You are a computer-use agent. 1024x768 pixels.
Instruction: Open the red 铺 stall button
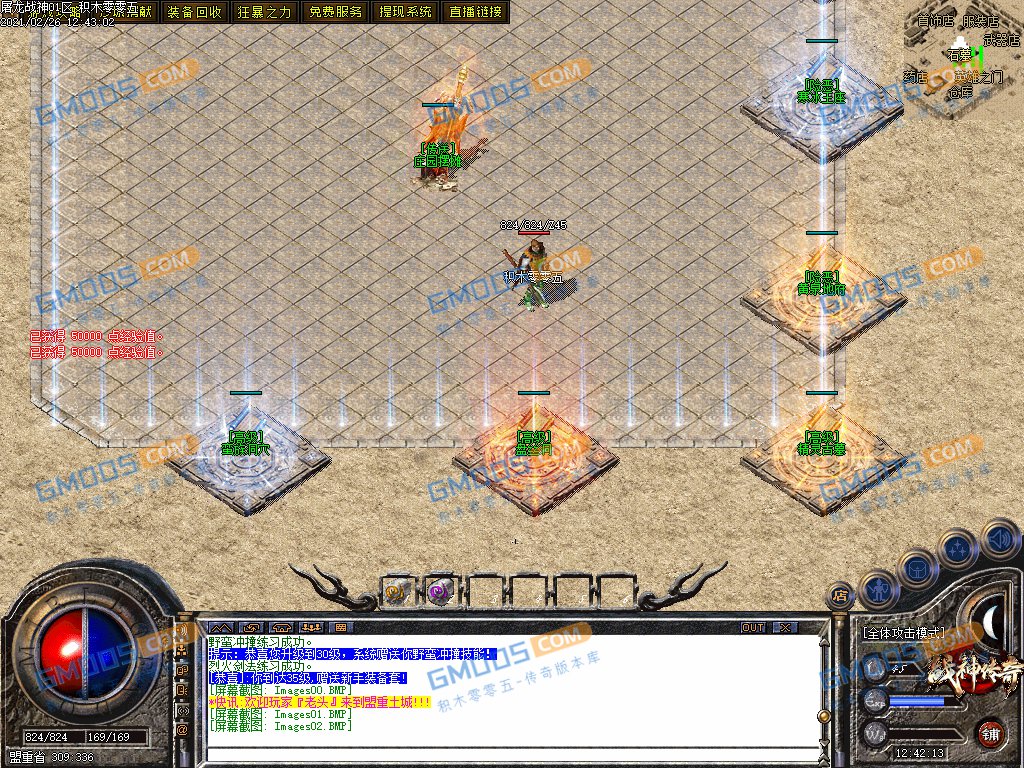point(990,732)
